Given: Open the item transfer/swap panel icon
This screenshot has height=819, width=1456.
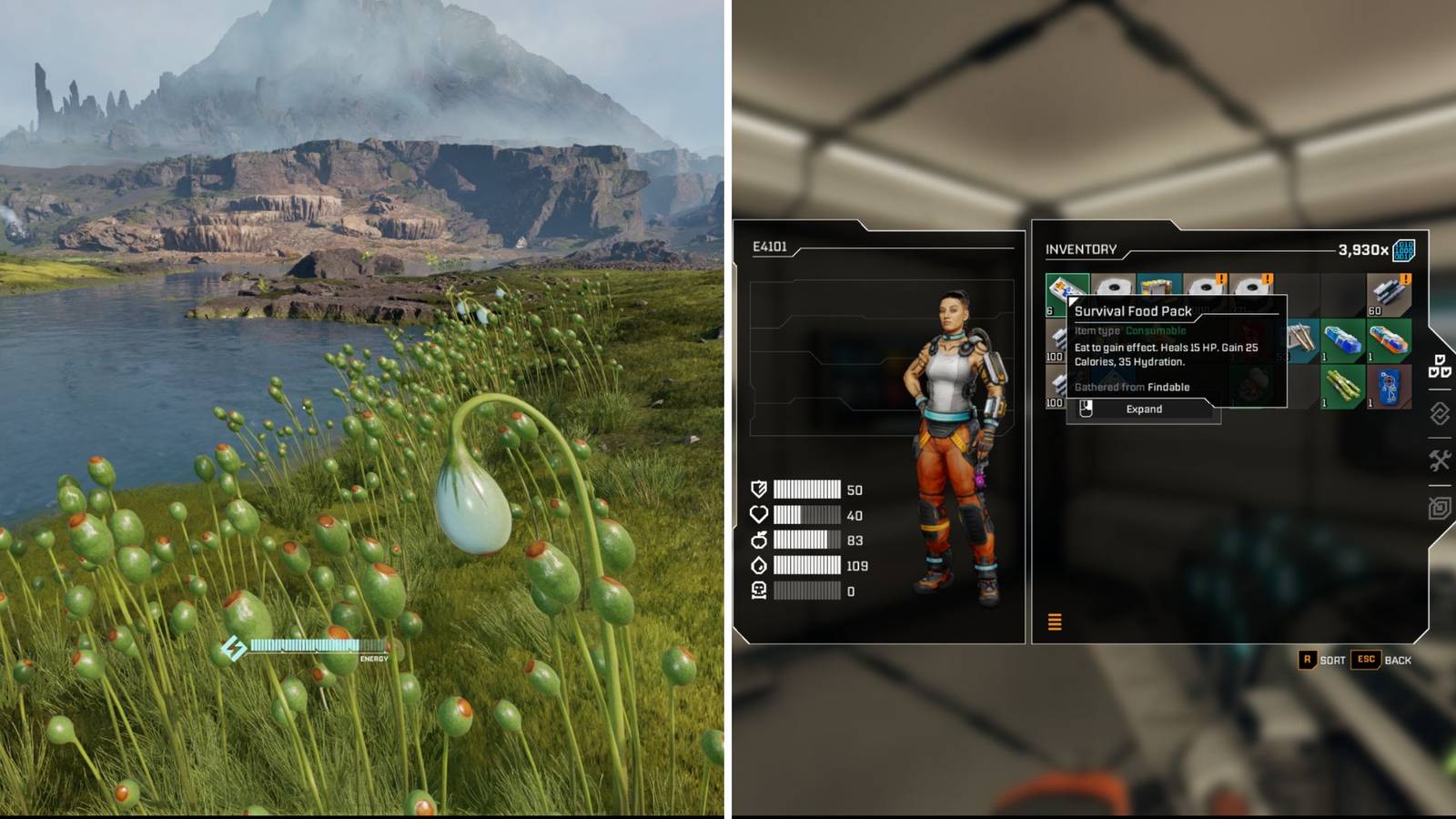Looking at the screenshot, I should (1439, 413).
